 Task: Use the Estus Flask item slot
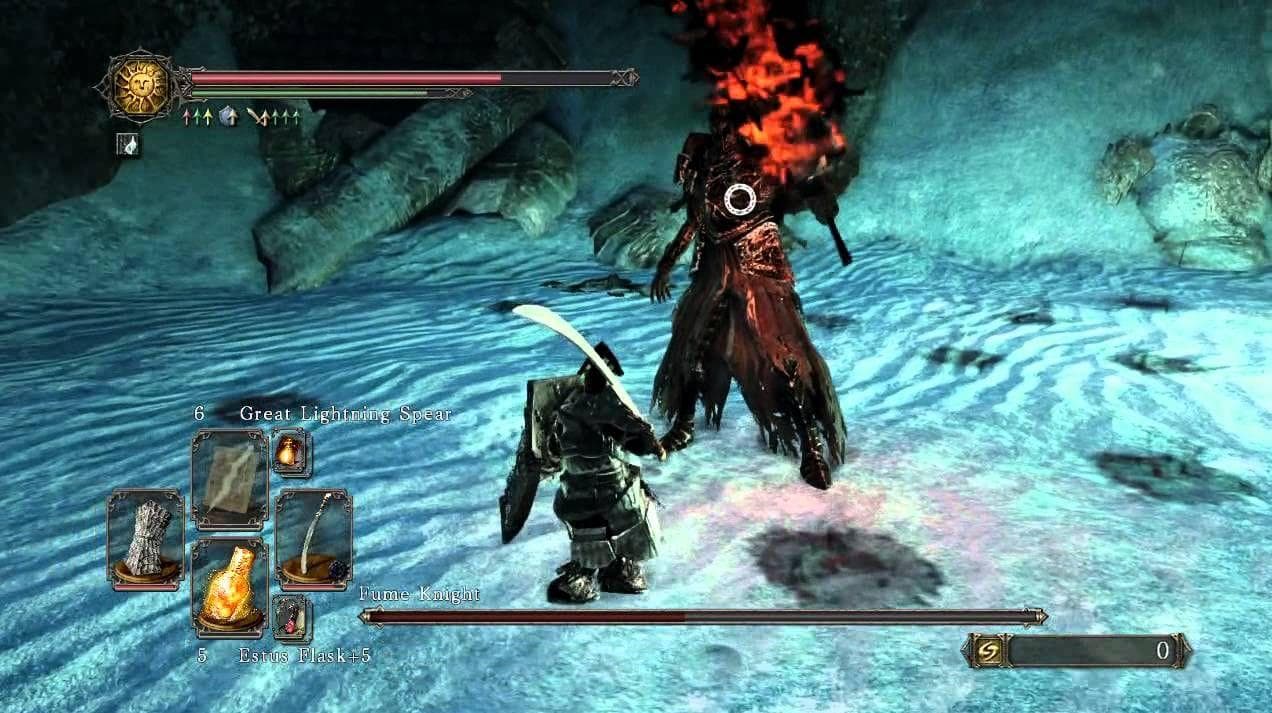tap(229, 587)
